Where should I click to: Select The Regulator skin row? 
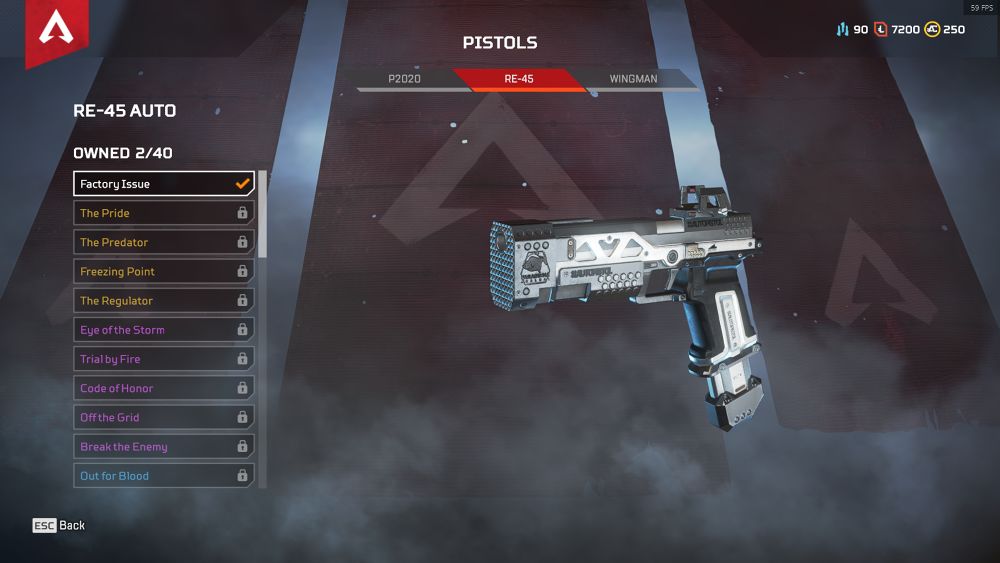coord(164,300)
